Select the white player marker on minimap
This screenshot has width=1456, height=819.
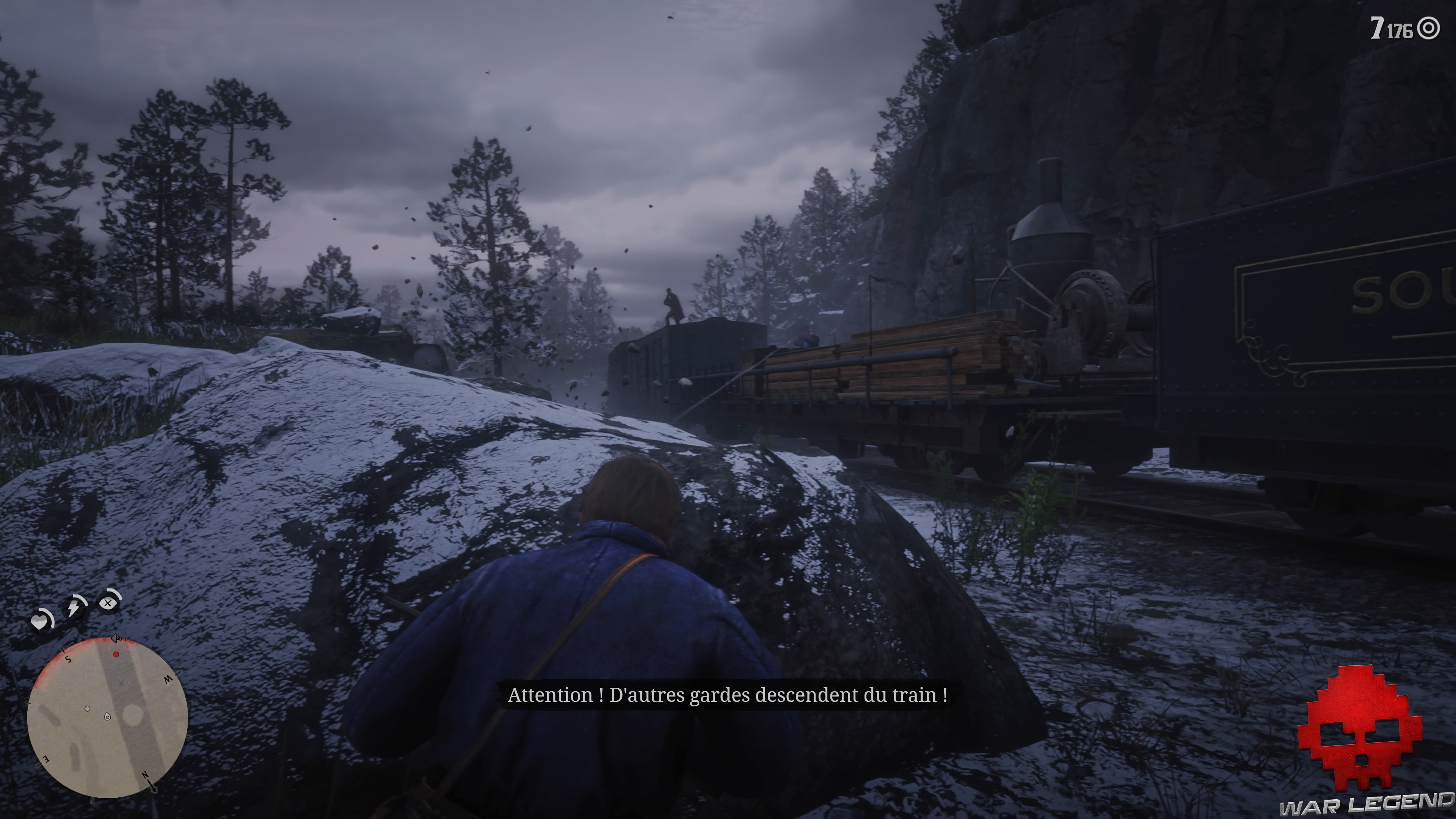88,709
